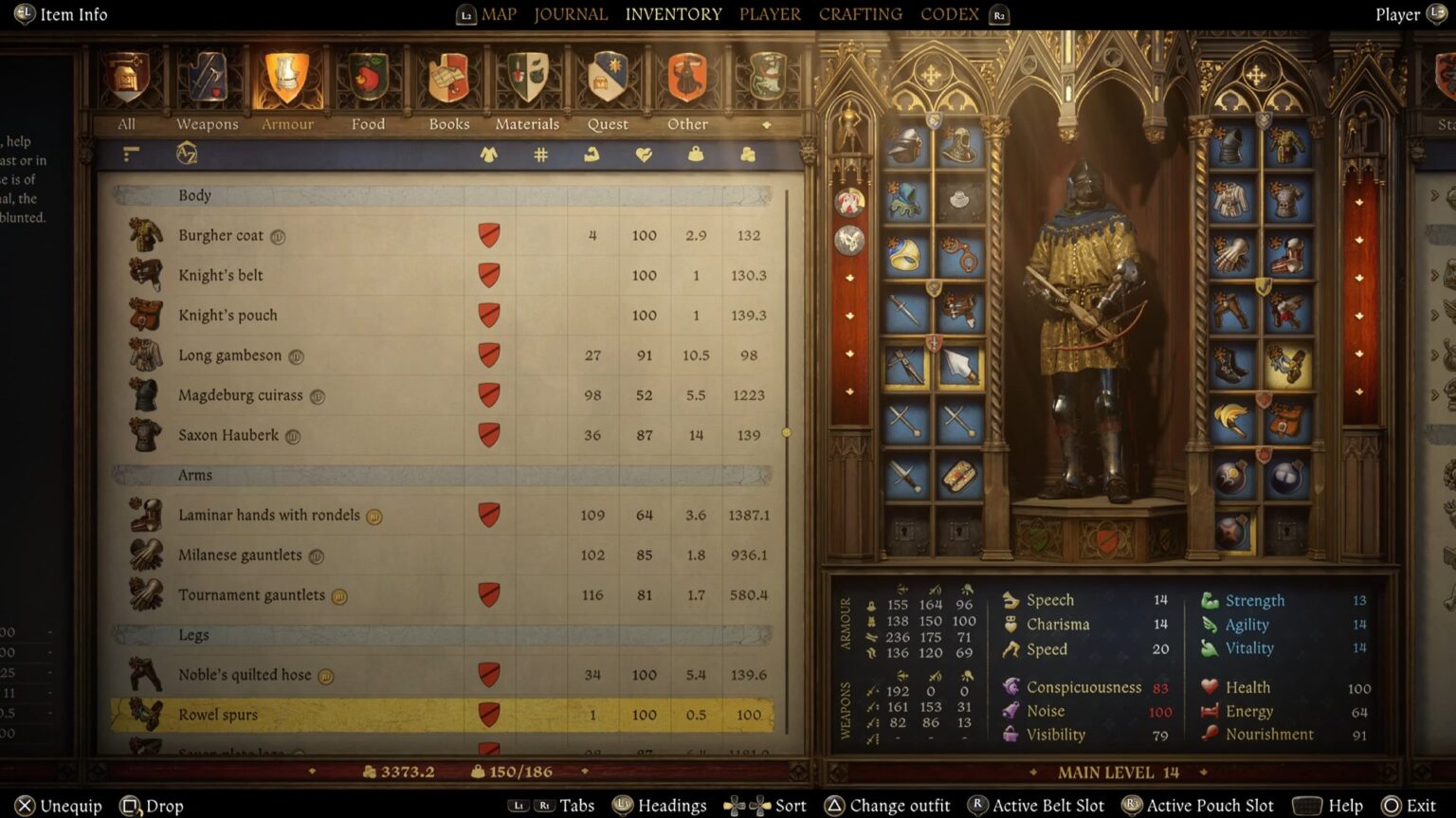
Task: Open the CODEX screen
Action: (x=949, y=14)
